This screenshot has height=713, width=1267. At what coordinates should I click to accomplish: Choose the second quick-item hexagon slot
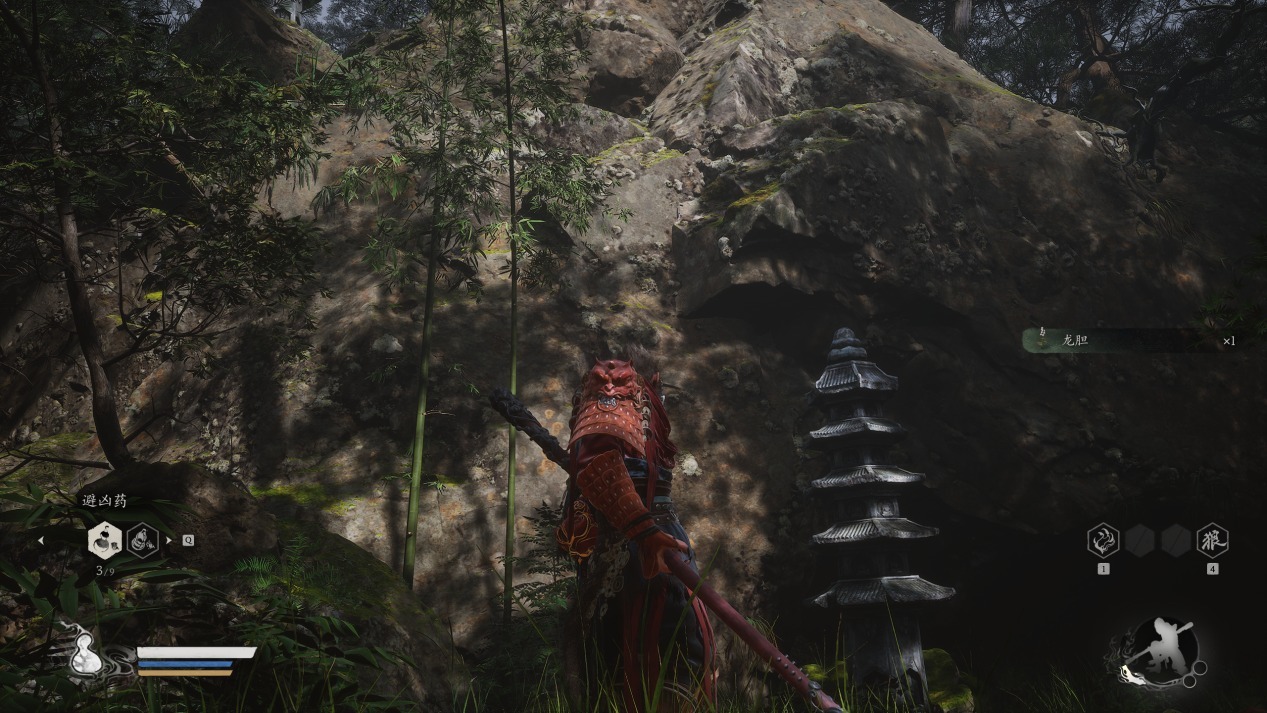tap(143, 541)
